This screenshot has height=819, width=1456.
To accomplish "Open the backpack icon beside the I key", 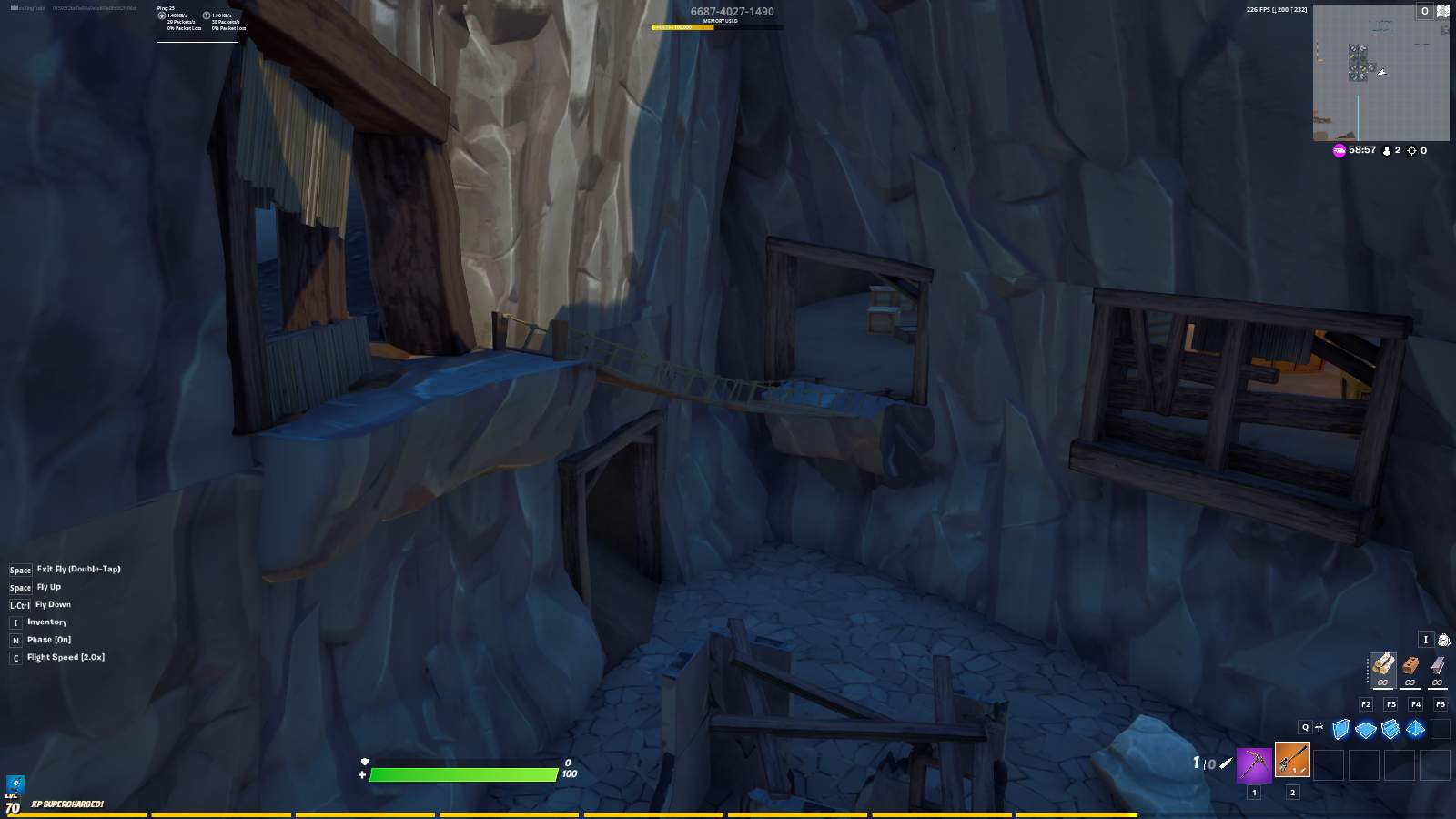I will tap(1442, 640).
